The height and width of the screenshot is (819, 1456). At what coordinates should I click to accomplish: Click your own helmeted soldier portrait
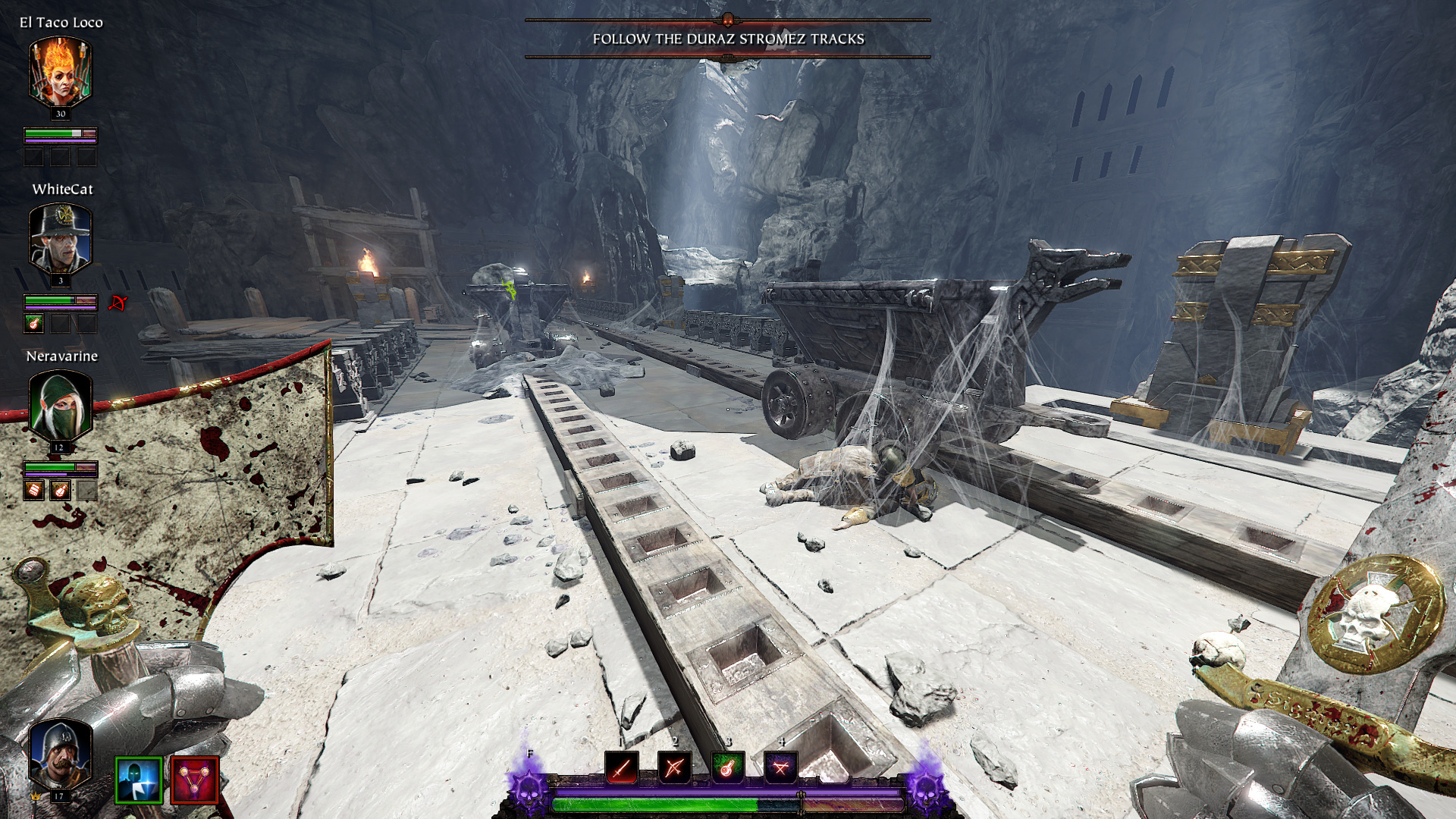[60, 755]
